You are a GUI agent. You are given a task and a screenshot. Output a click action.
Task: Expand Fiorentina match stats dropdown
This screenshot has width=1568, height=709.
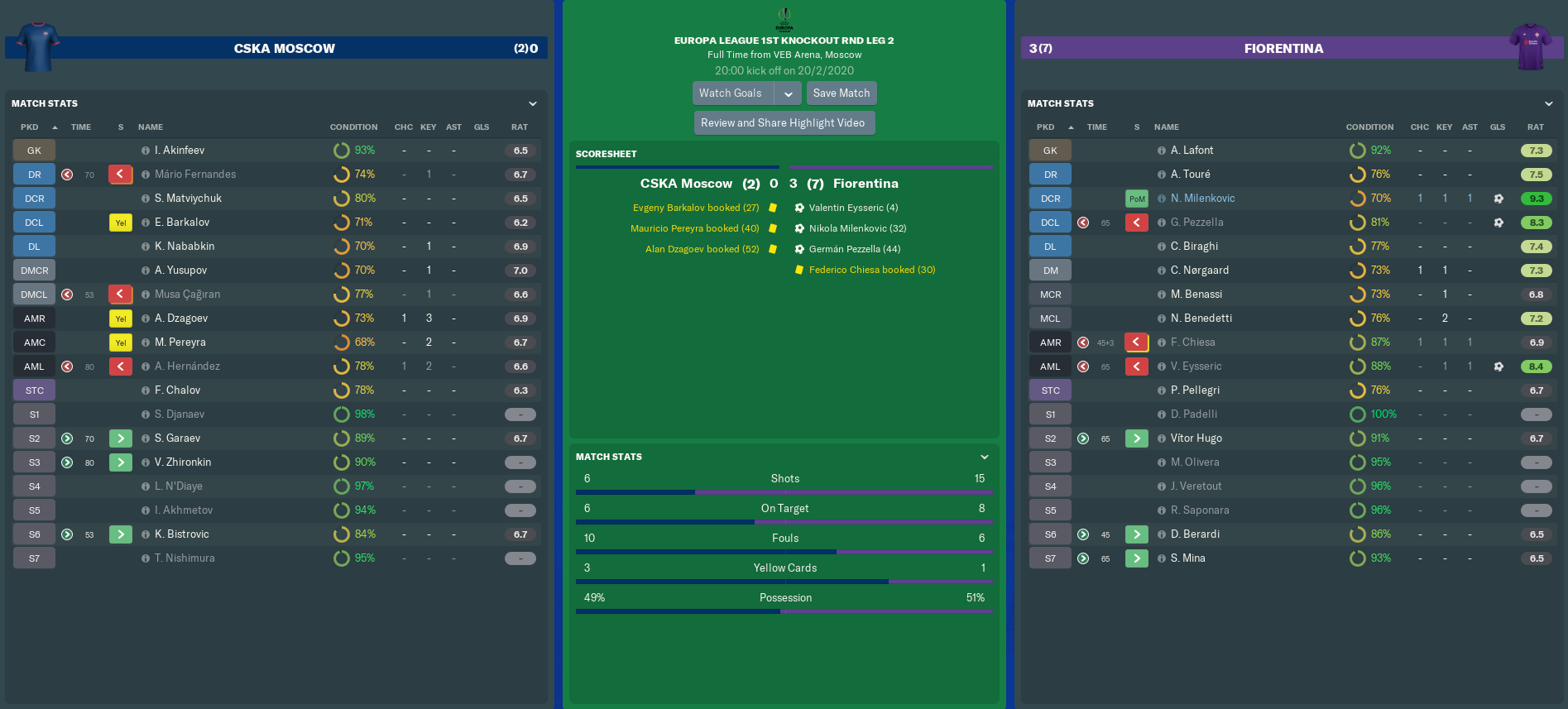click(1549, 103)
